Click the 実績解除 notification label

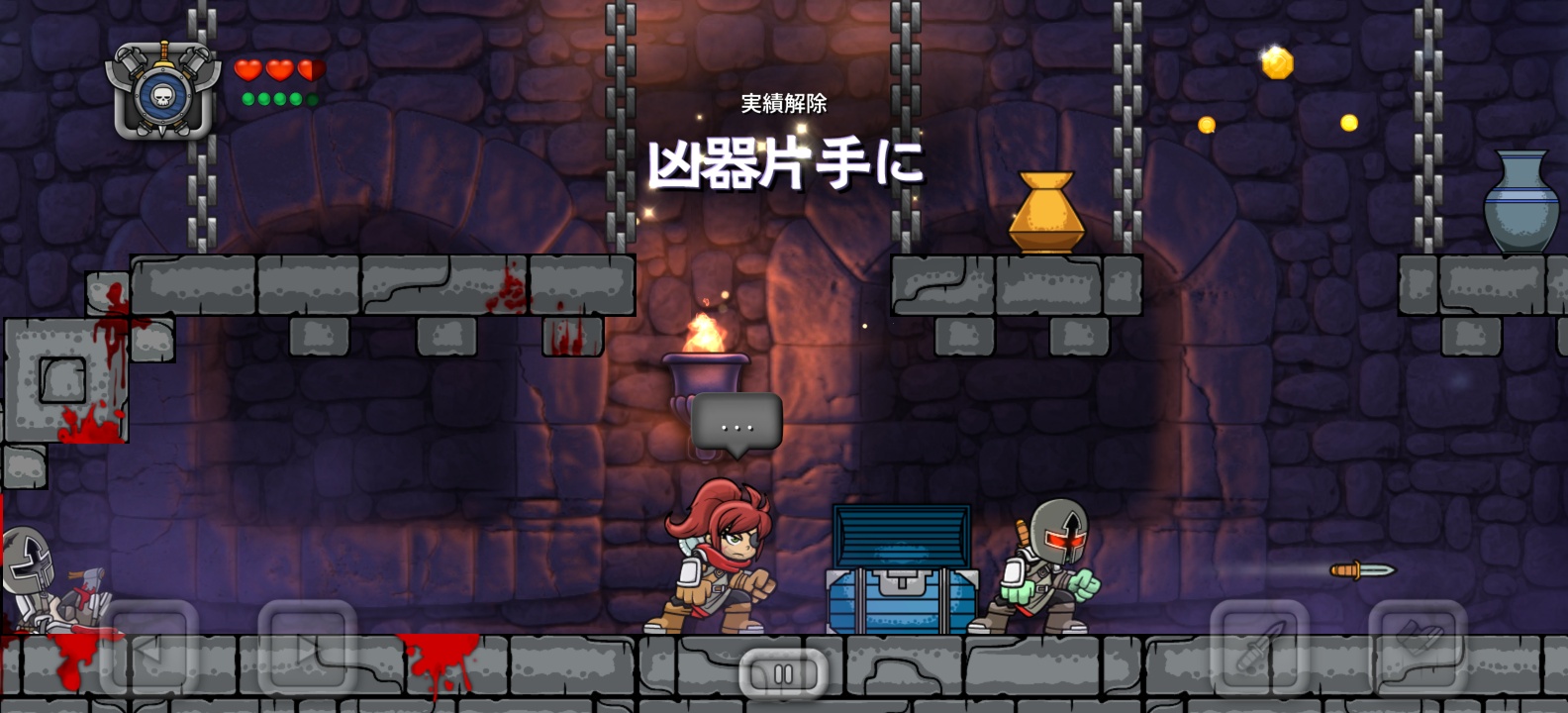click(x=783, y=102)
